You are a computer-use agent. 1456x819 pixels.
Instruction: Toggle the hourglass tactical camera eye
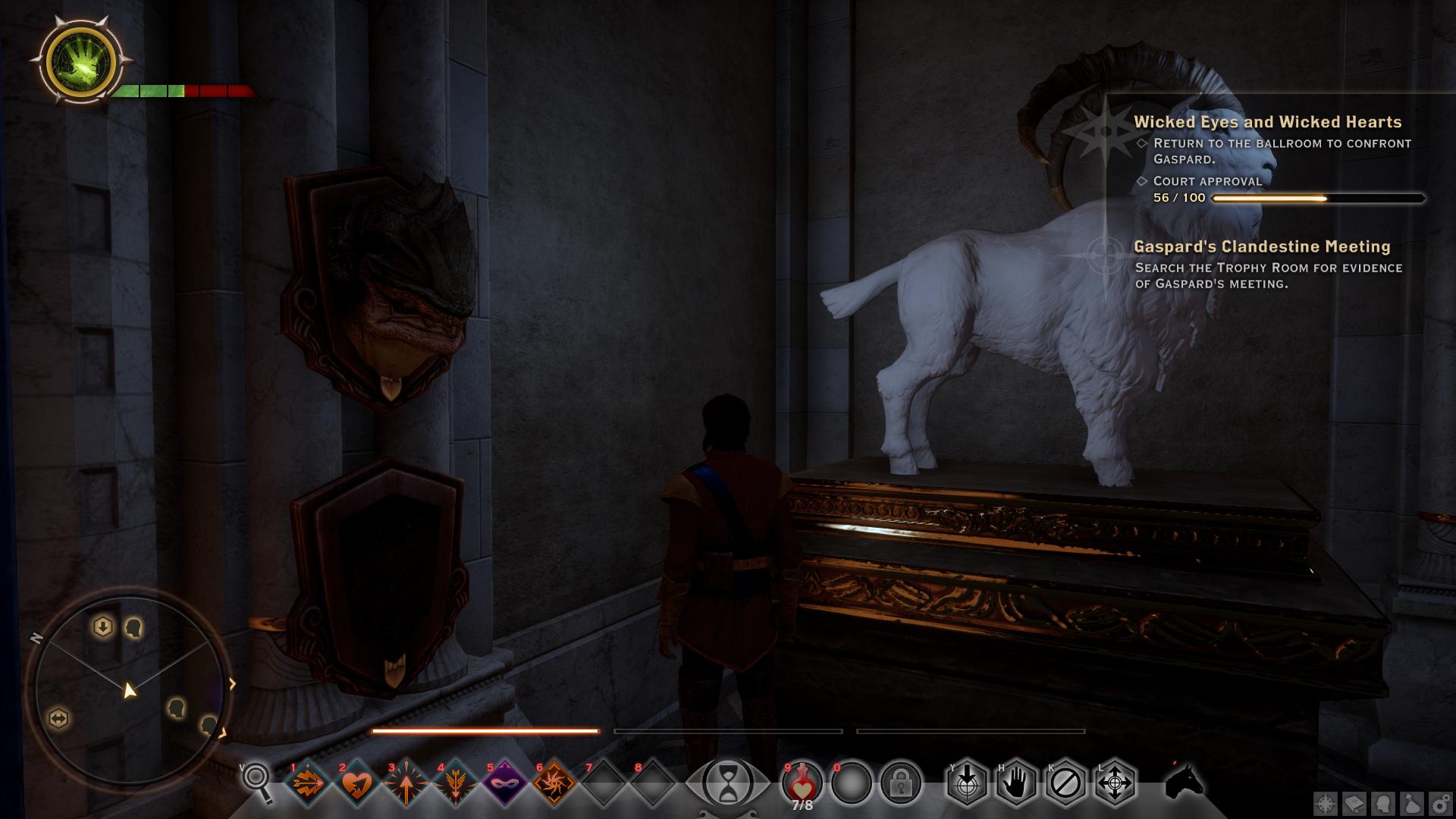tap(728, 783)
